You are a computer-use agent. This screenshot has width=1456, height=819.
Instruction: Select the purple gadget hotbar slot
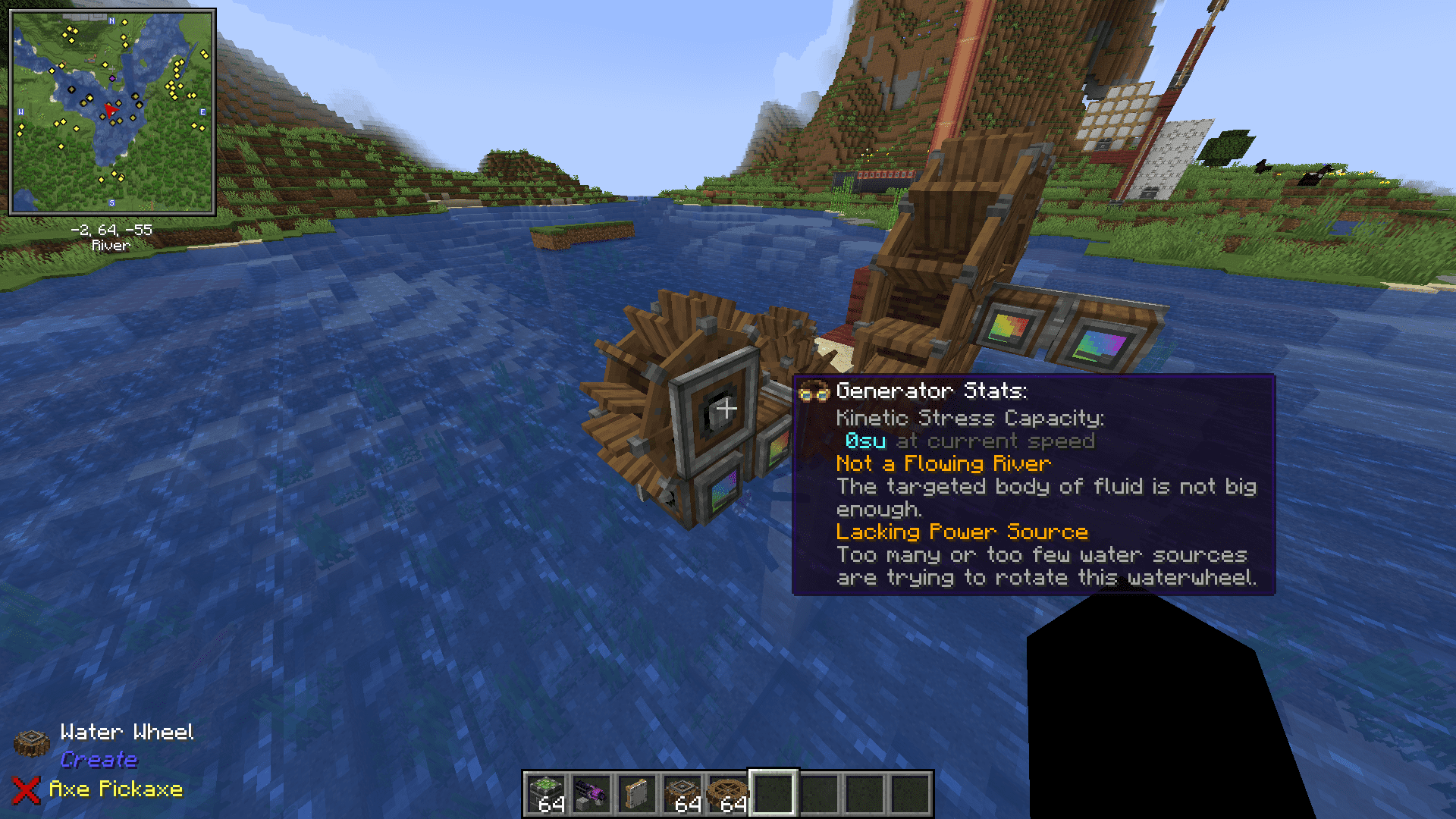pos(591,793)
